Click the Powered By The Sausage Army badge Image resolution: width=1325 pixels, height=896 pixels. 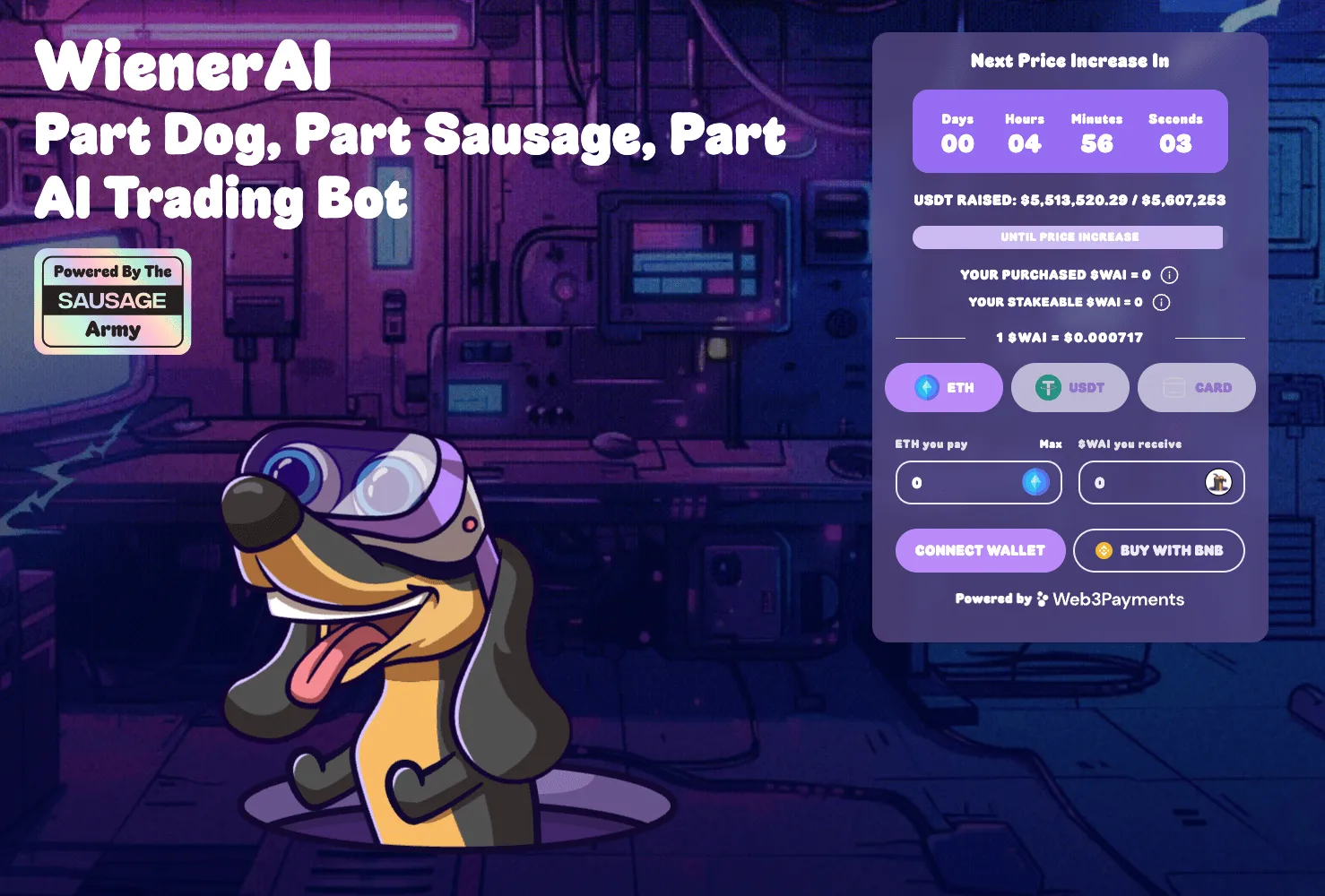(x=112, y=302)
